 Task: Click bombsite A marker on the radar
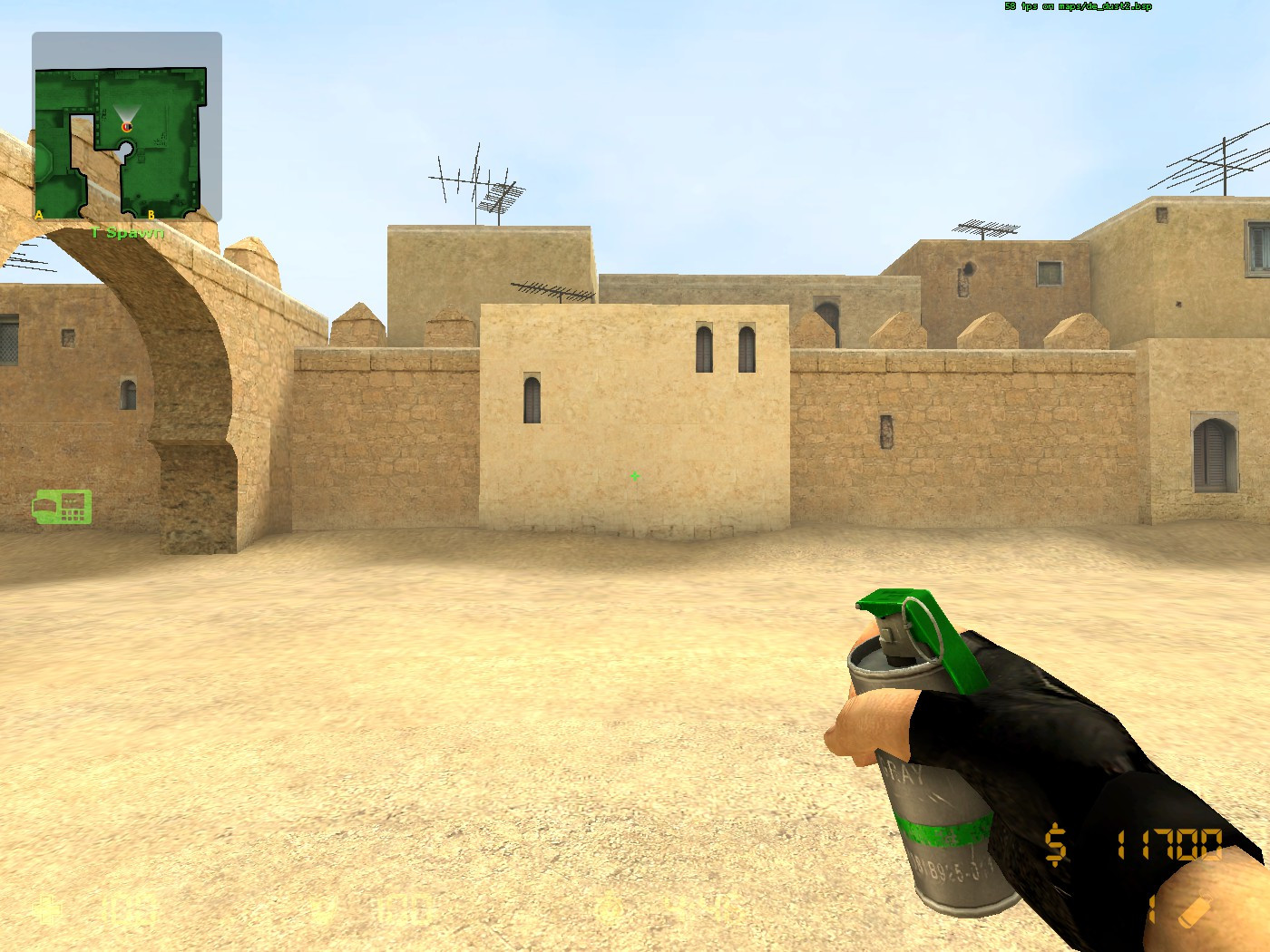(x=38, y=214)
